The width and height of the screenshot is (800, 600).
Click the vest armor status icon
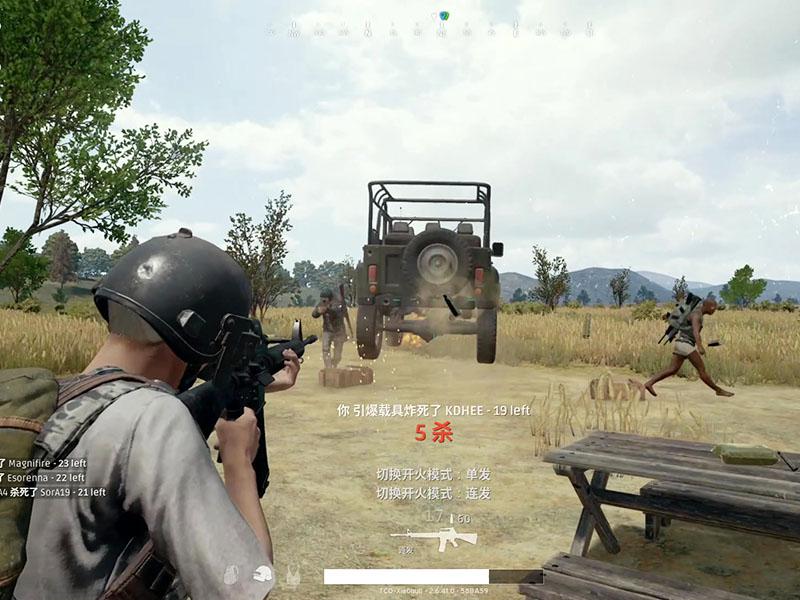pos(293,575)
